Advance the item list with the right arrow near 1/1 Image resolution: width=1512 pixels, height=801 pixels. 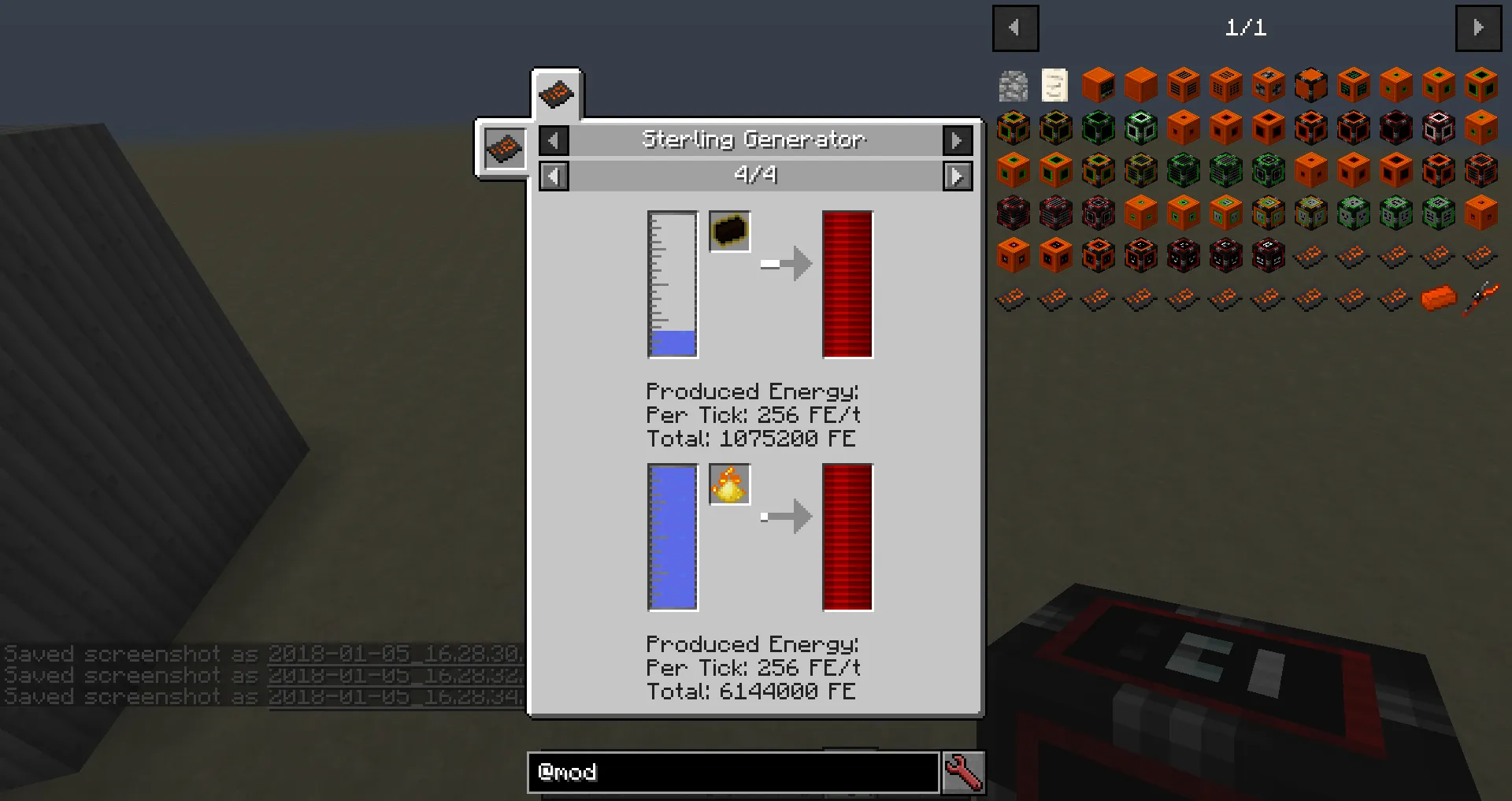[1479, 28]
